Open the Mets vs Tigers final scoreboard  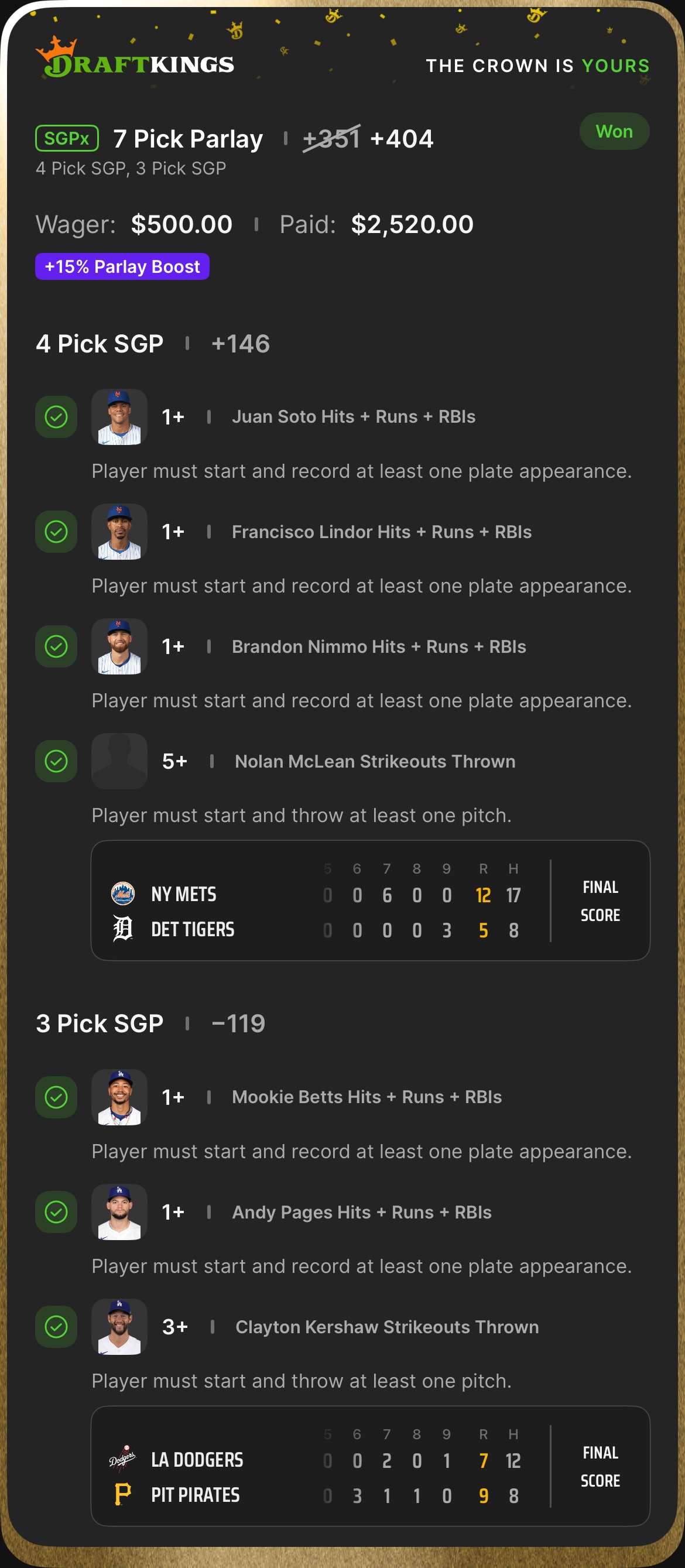point(370,901)
